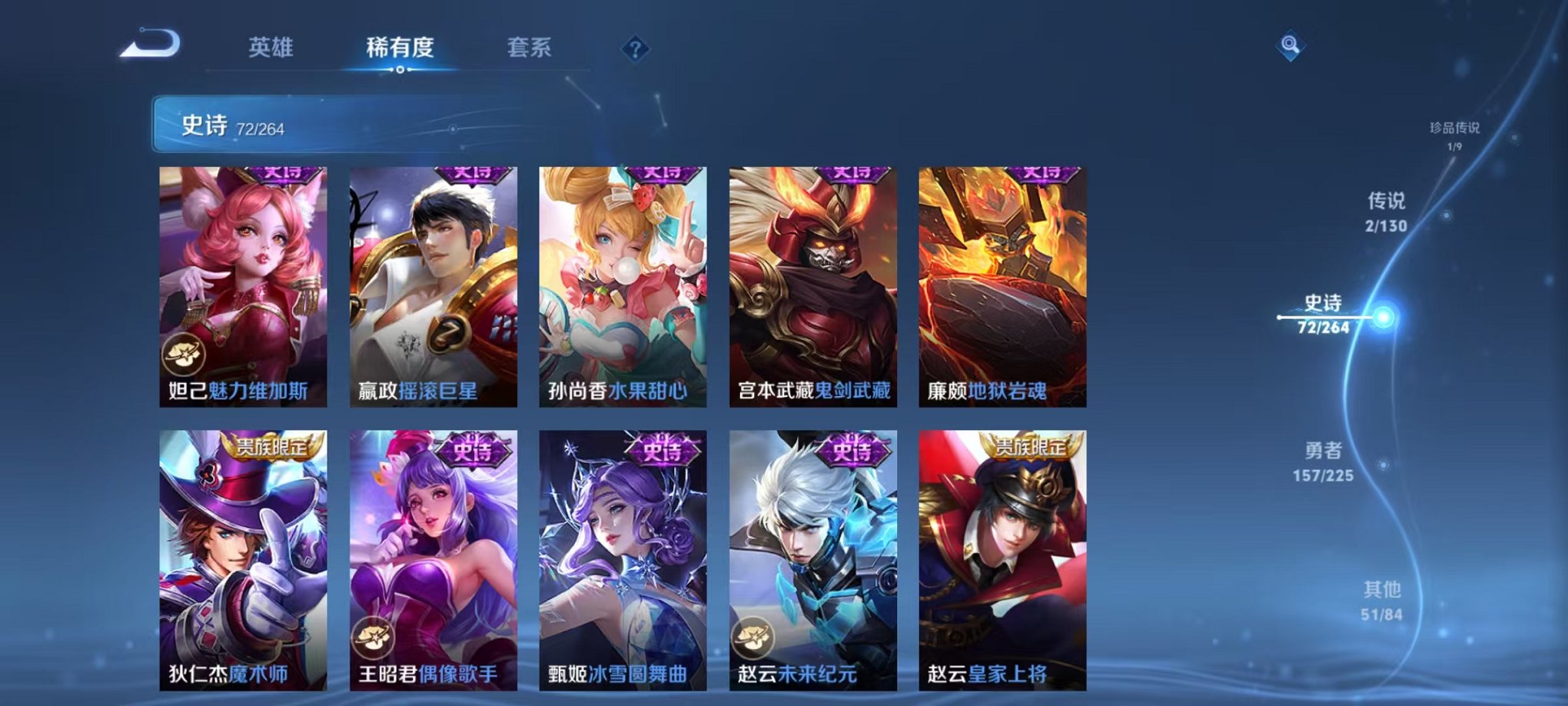Open the 稀有度 tab indicator marker
This screenshot has height=706, width=1568.
[398, 71]
